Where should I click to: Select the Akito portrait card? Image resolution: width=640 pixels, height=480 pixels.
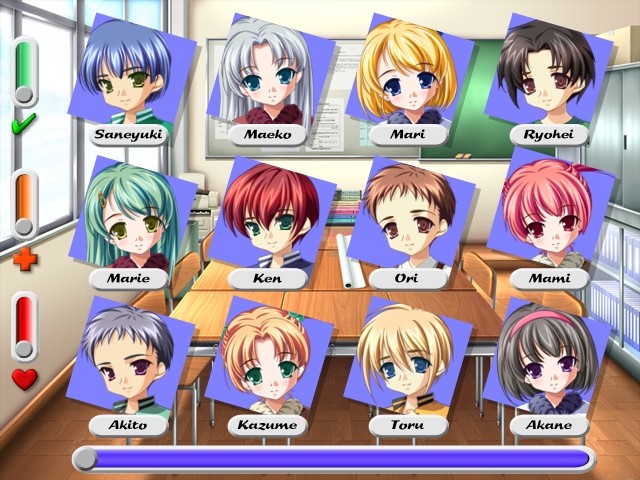click(127, 362)
